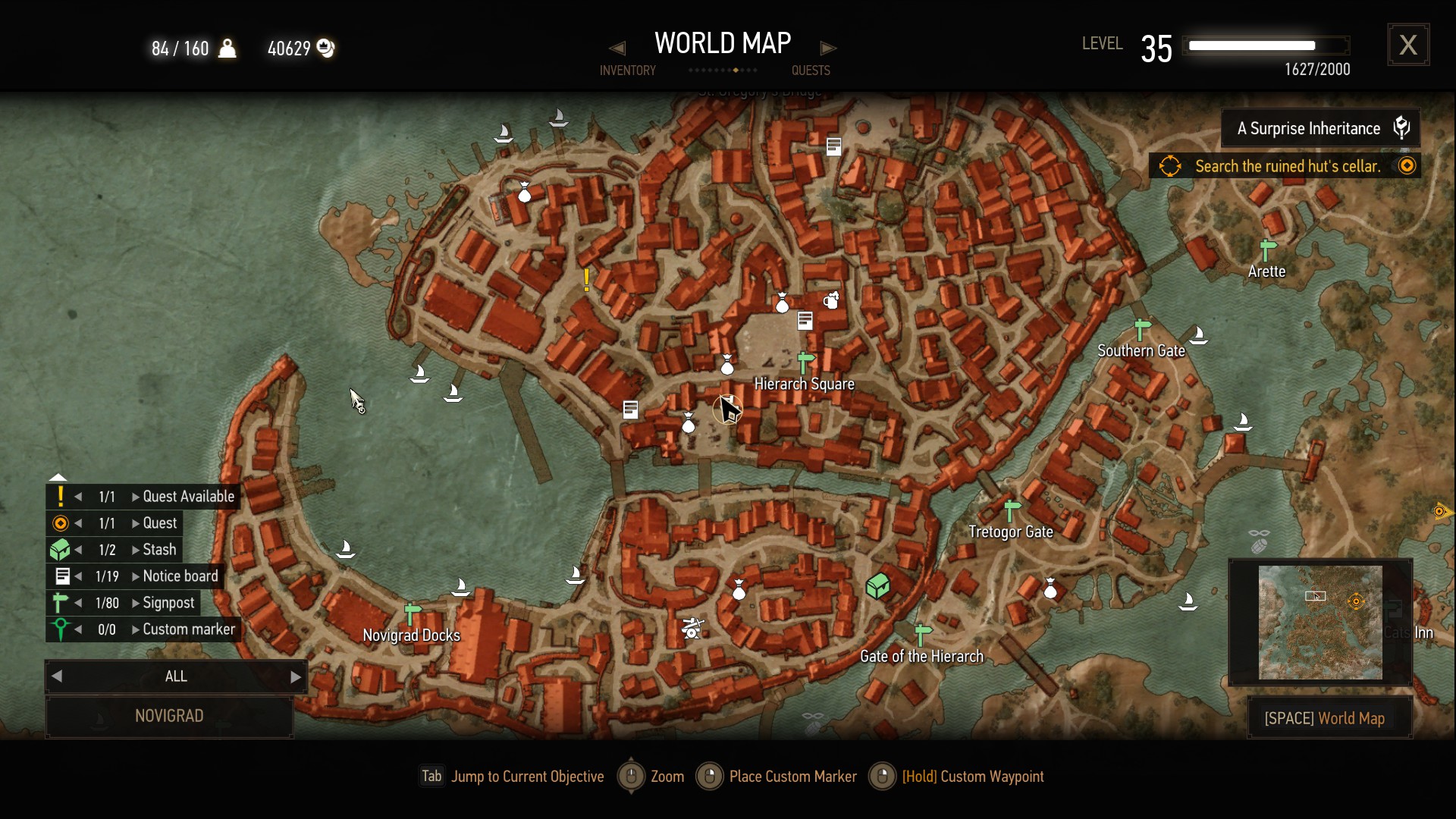The width and height of the screenshot is (1456, 819).
Task: Click the green stash chest map marker
Action: click(x=877, y=586)
